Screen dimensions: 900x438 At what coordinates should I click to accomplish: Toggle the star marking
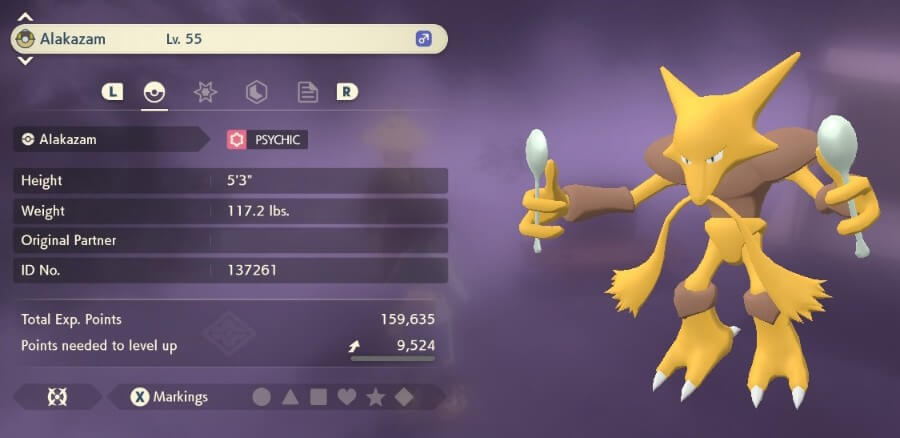click(375, 397)
